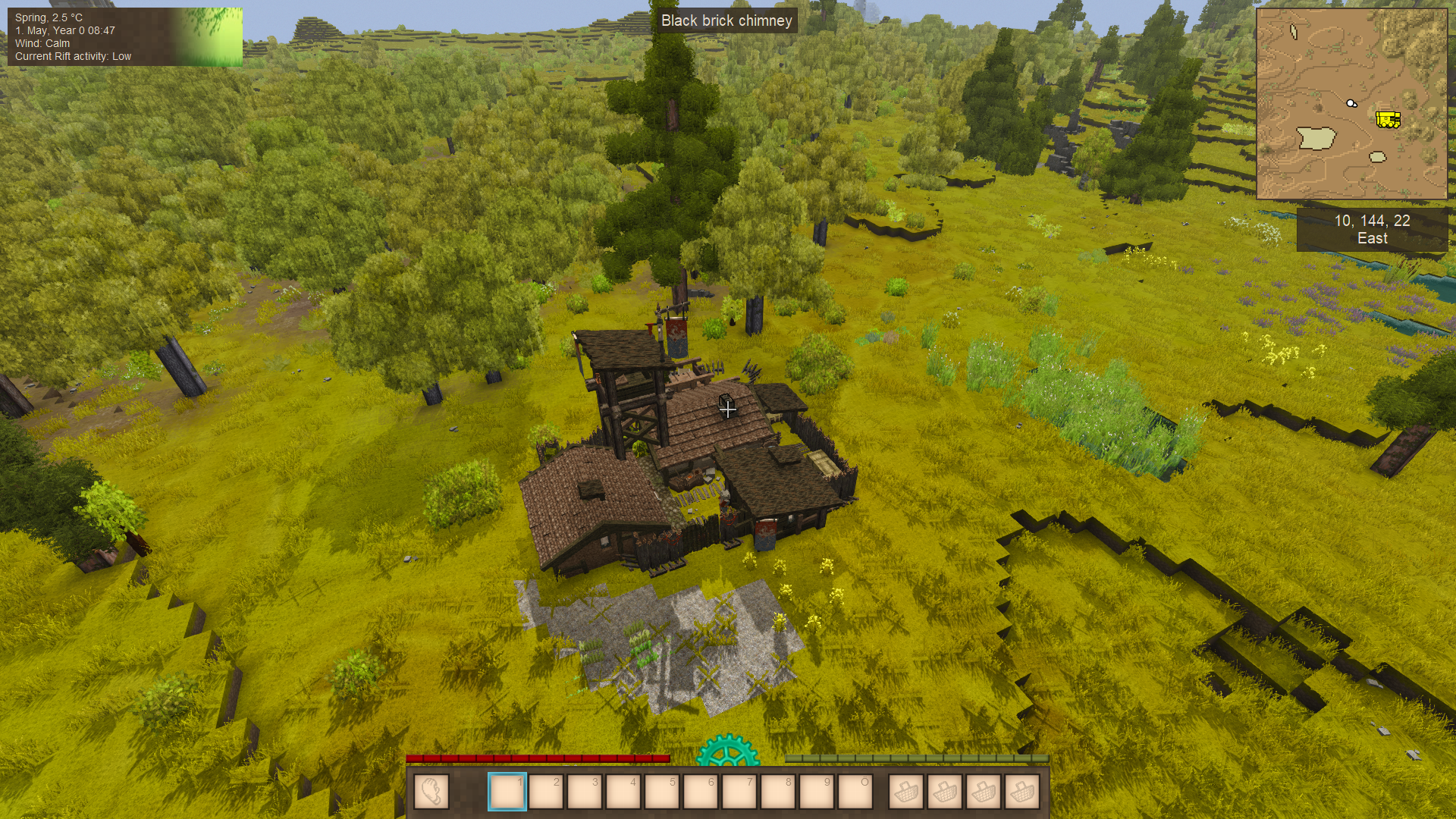Viewport: 1456px width, 819px height.
Task: Click the teal gear icon above the hotbar
Action: click(727, 751)
